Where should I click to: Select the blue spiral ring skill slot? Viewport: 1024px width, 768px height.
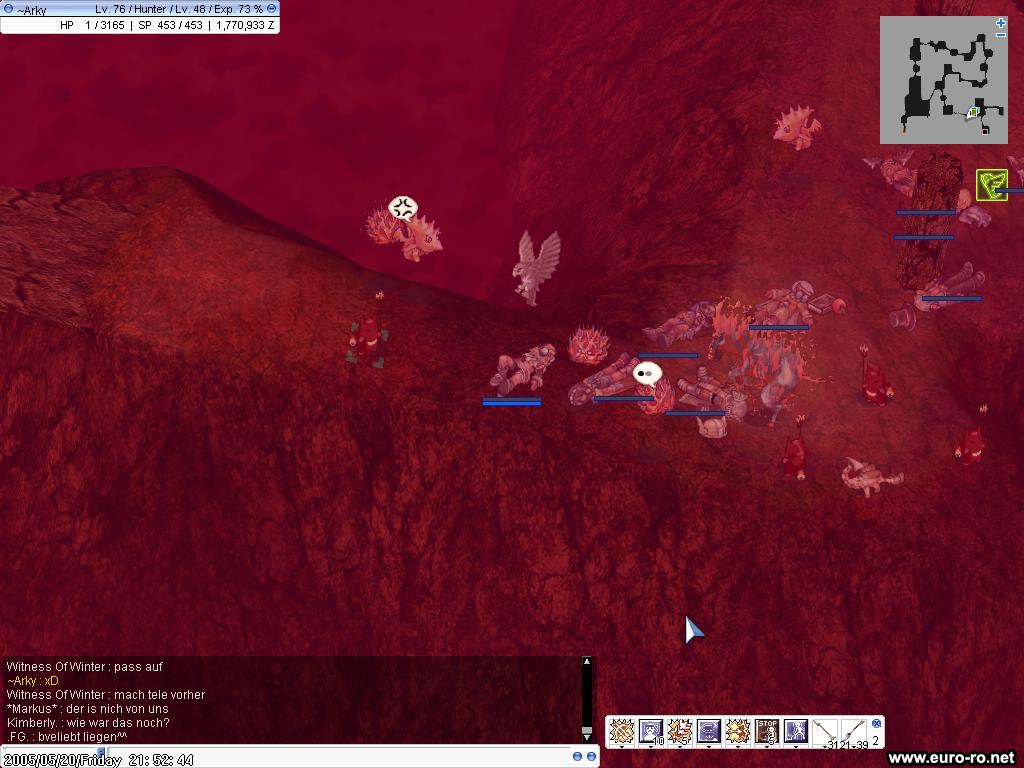click(709, 732)
